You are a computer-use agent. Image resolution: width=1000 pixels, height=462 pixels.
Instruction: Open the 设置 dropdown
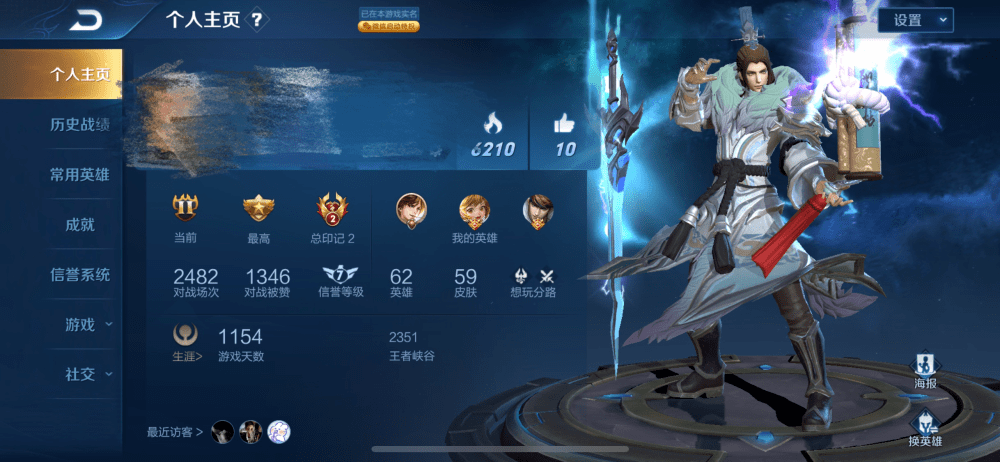pos(915,20)
